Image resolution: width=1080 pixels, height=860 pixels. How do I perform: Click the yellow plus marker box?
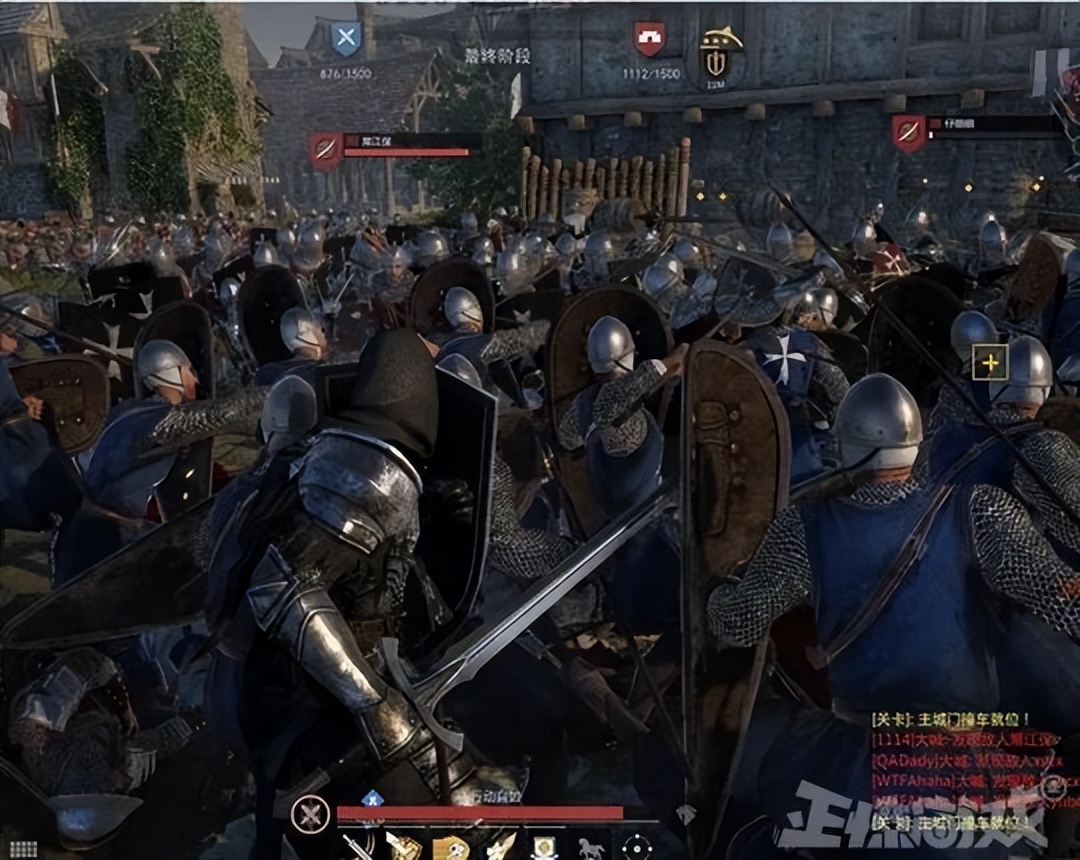pyautogui.click(x=990, y=362)
